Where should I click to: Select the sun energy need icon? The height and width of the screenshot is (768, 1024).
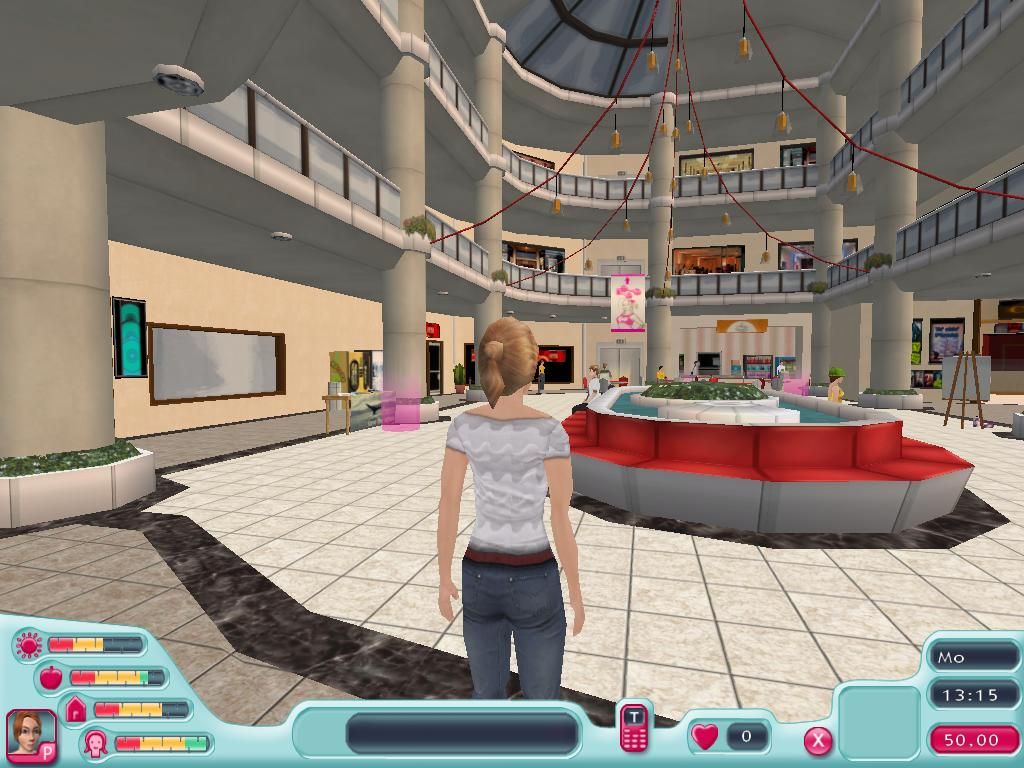pyautogui.click(x=28, y=645)
